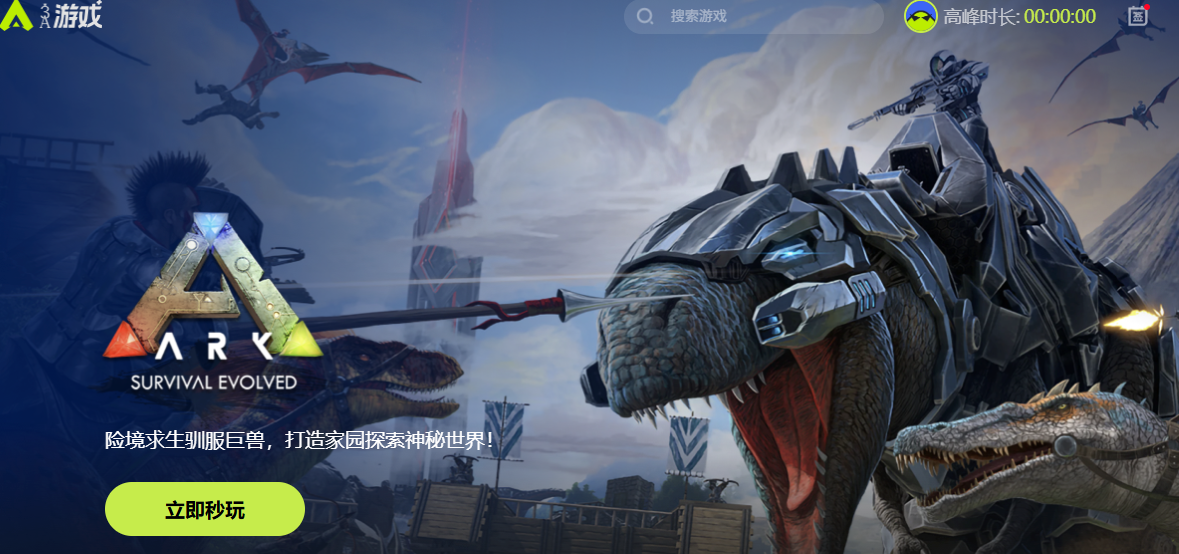Click the 立即秒玩 play button
This screenshot has height=554, width=1179.
pyautogui.click(x=204, y=509)
